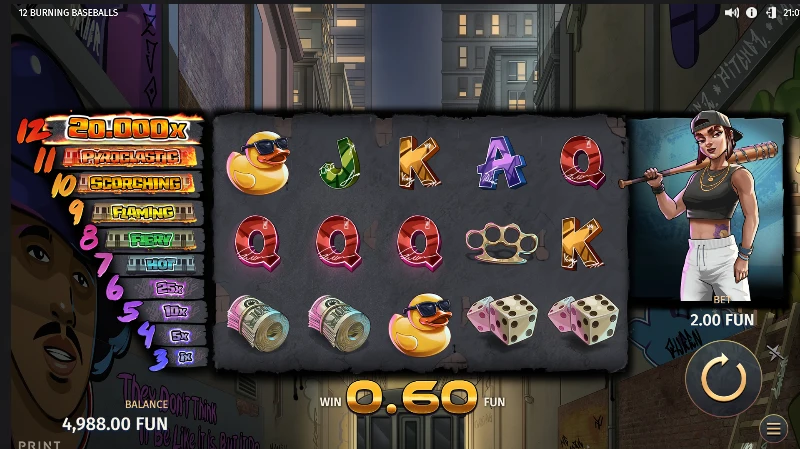Screen dimensions: 800x449
Task: Open the game info icon
Action: point(751,13)
